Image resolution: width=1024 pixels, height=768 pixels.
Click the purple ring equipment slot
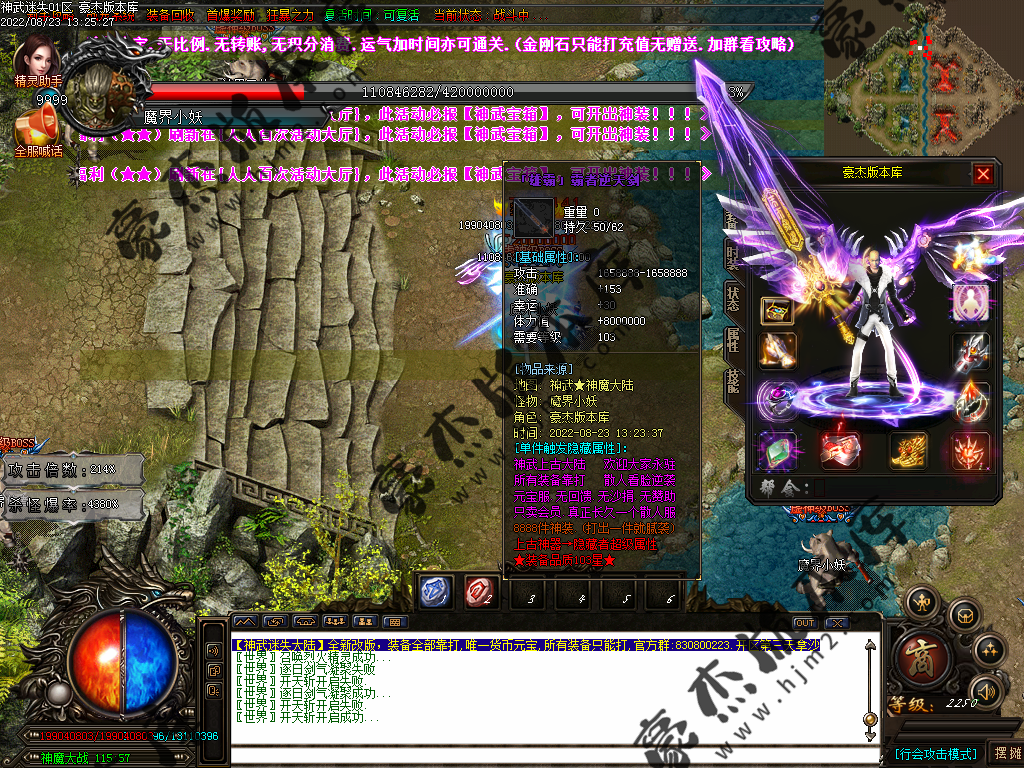(777, 398)
